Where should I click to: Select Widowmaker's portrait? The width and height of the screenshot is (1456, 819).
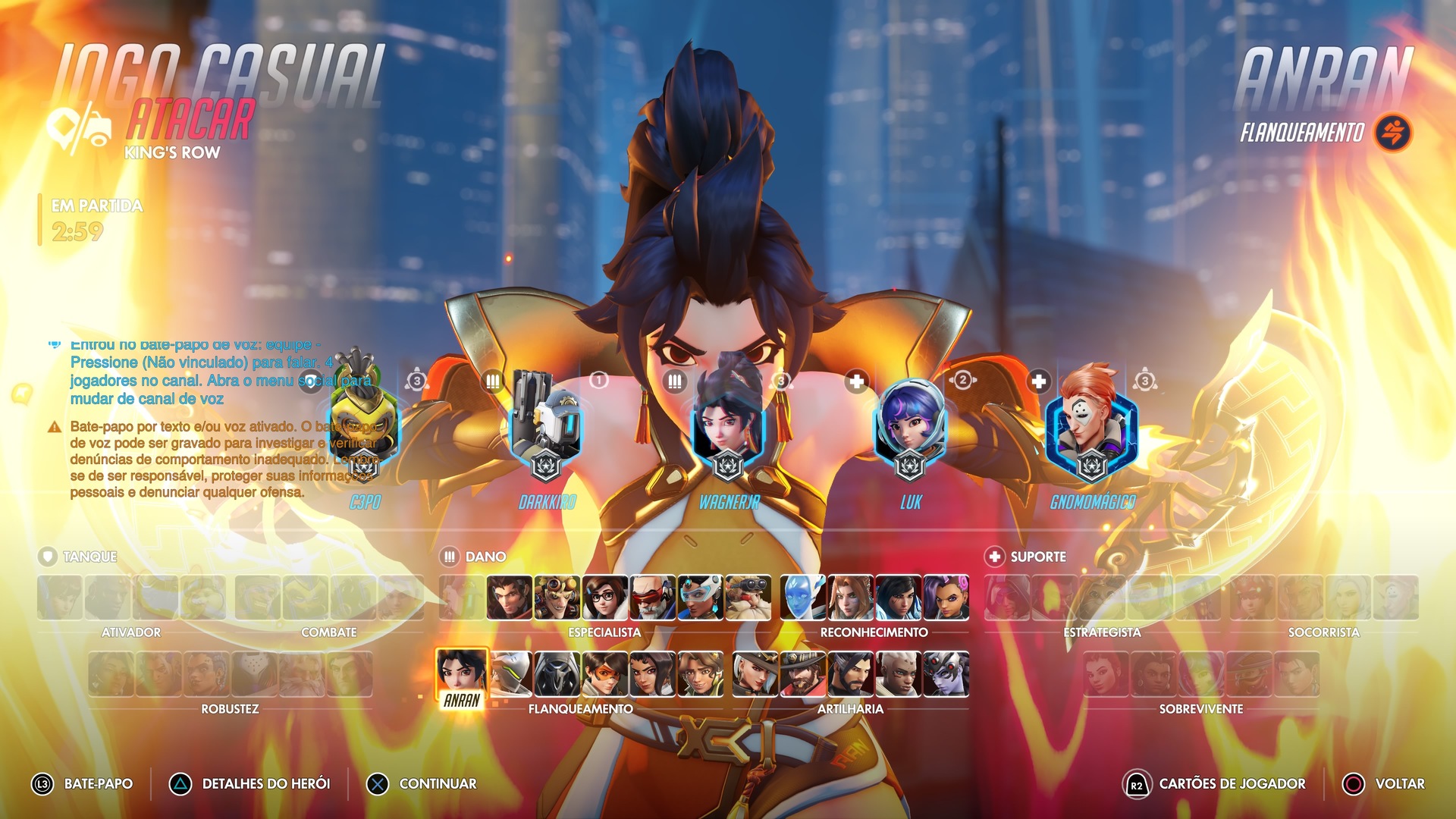click(x=946, y=673)
